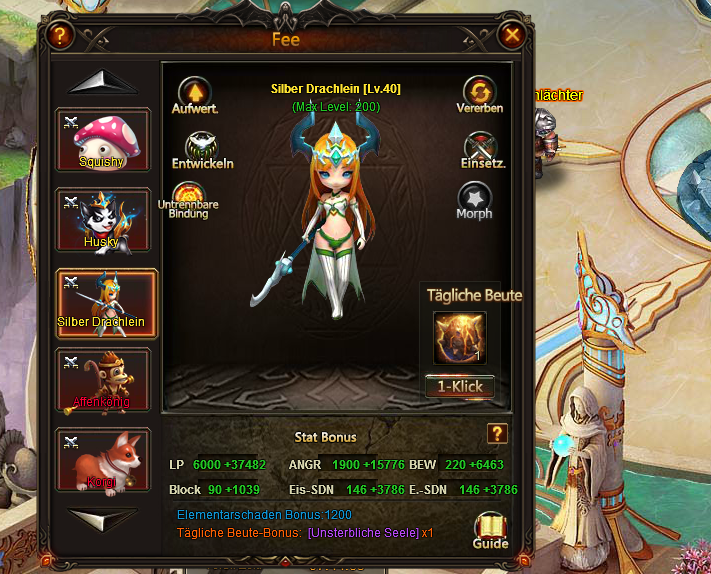Show more fairies with down arrow

click(x=104, y=519)
